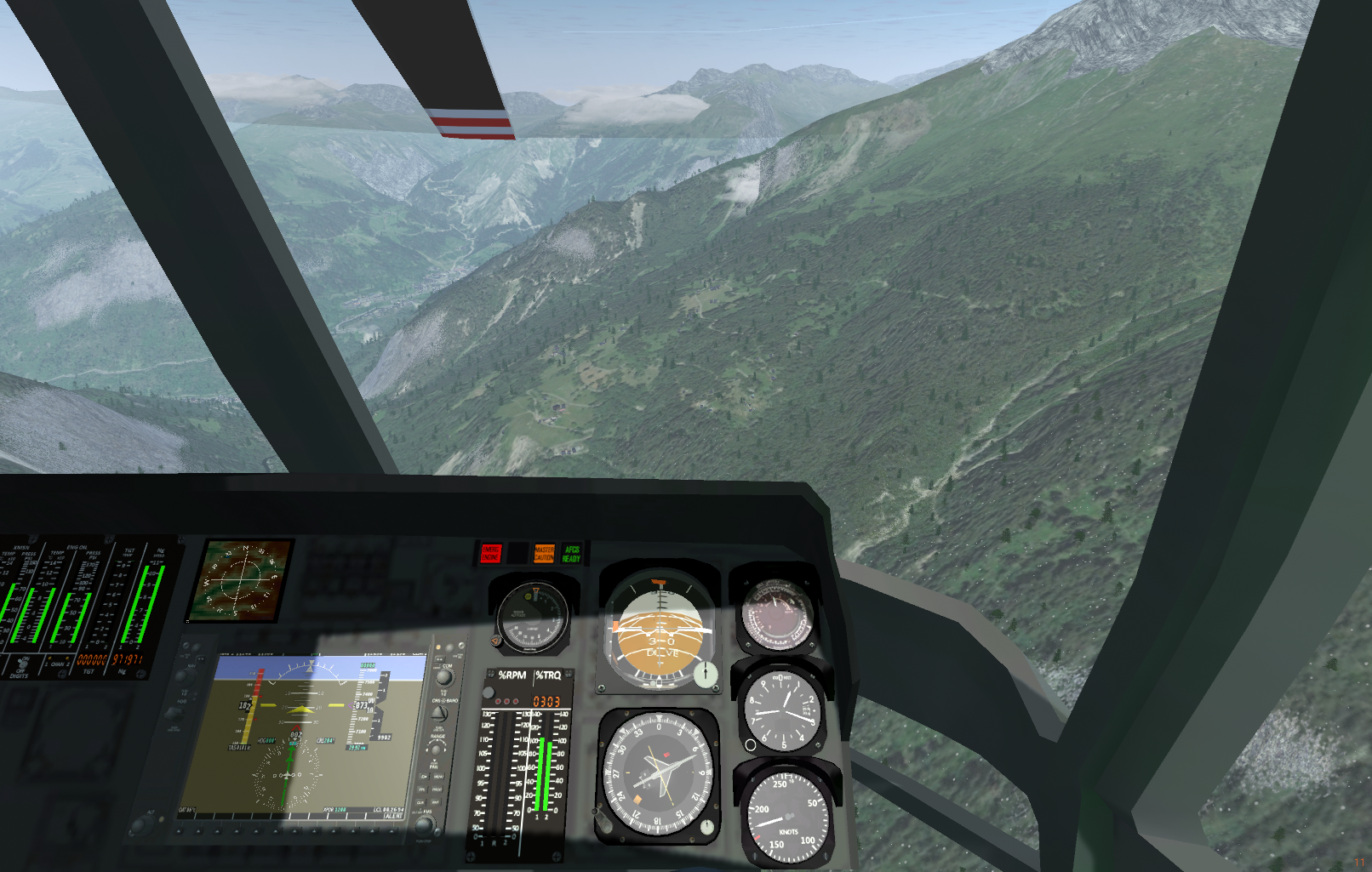Turn the FMS knob on the display bezel
1372x872 pixels.
click(x=423, y=824)
